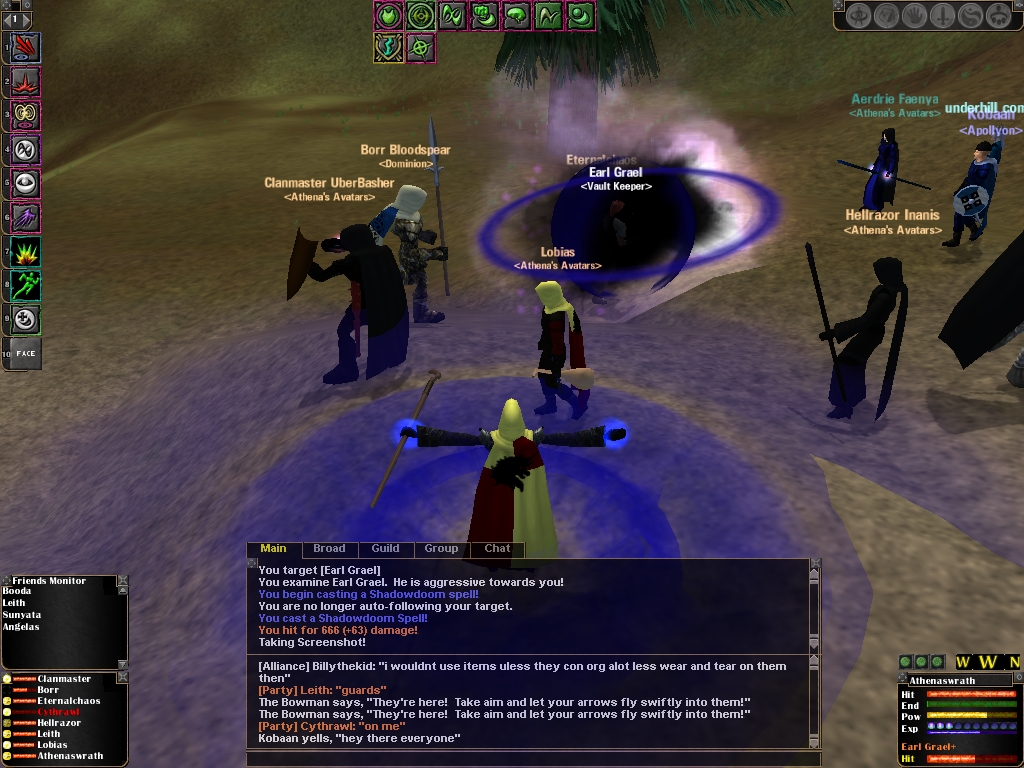Open the hand icon in the top-right bar
Image resolution: width=1024 pixels, height=768 pixels.
point(914,15)
